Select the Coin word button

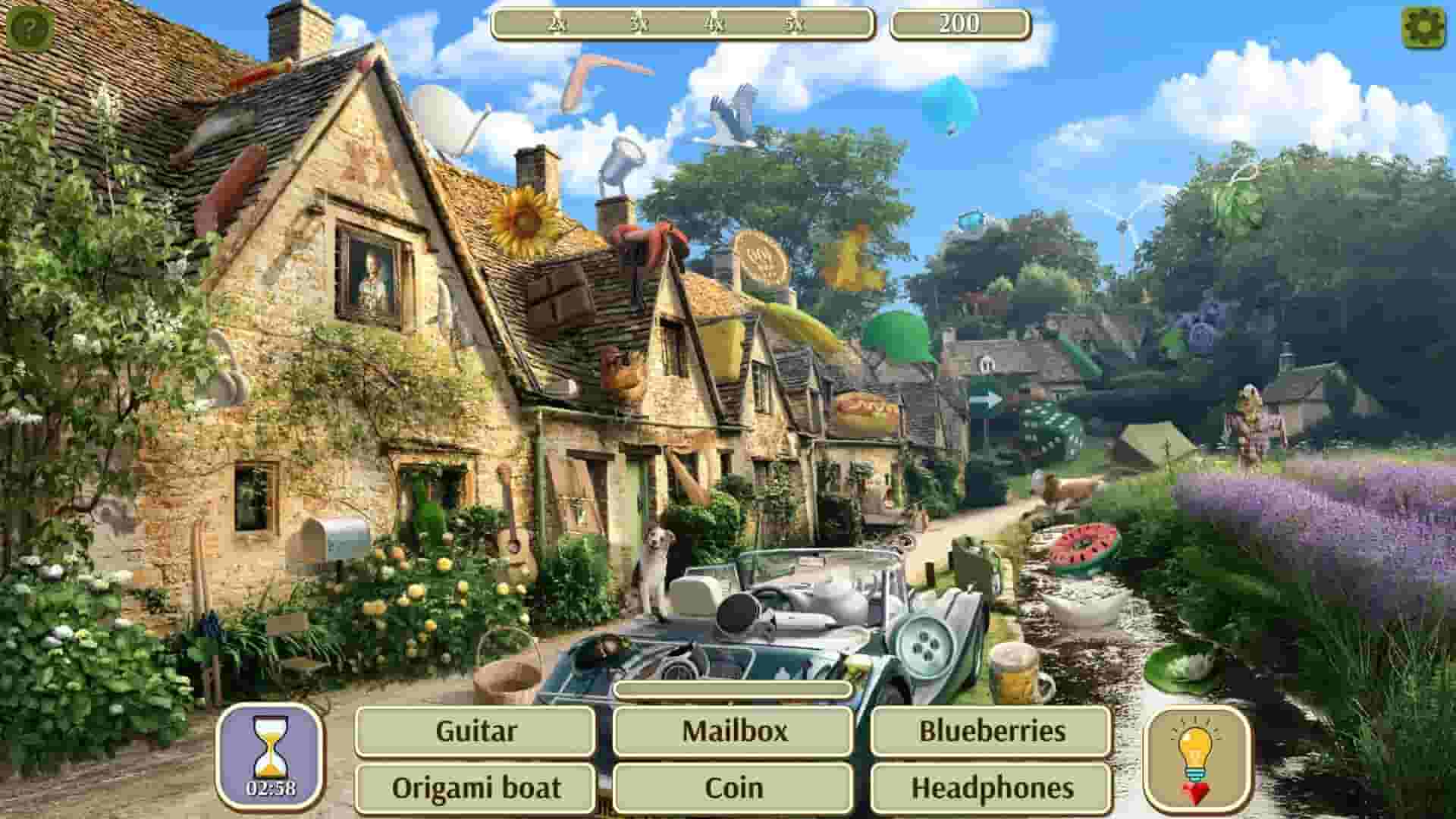tap(733, 787)
